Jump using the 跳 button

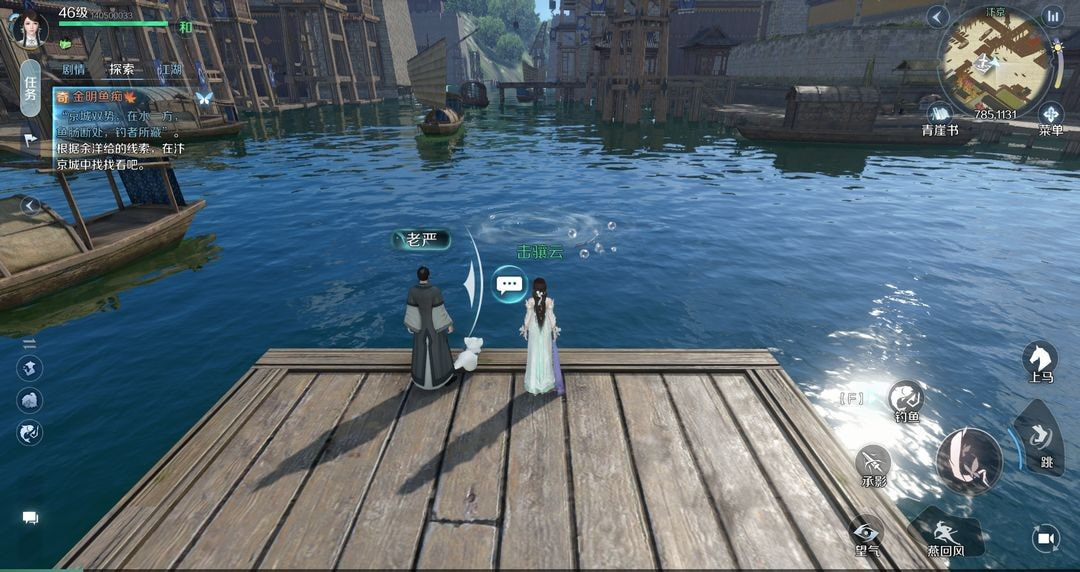[x=1039, y=438]
